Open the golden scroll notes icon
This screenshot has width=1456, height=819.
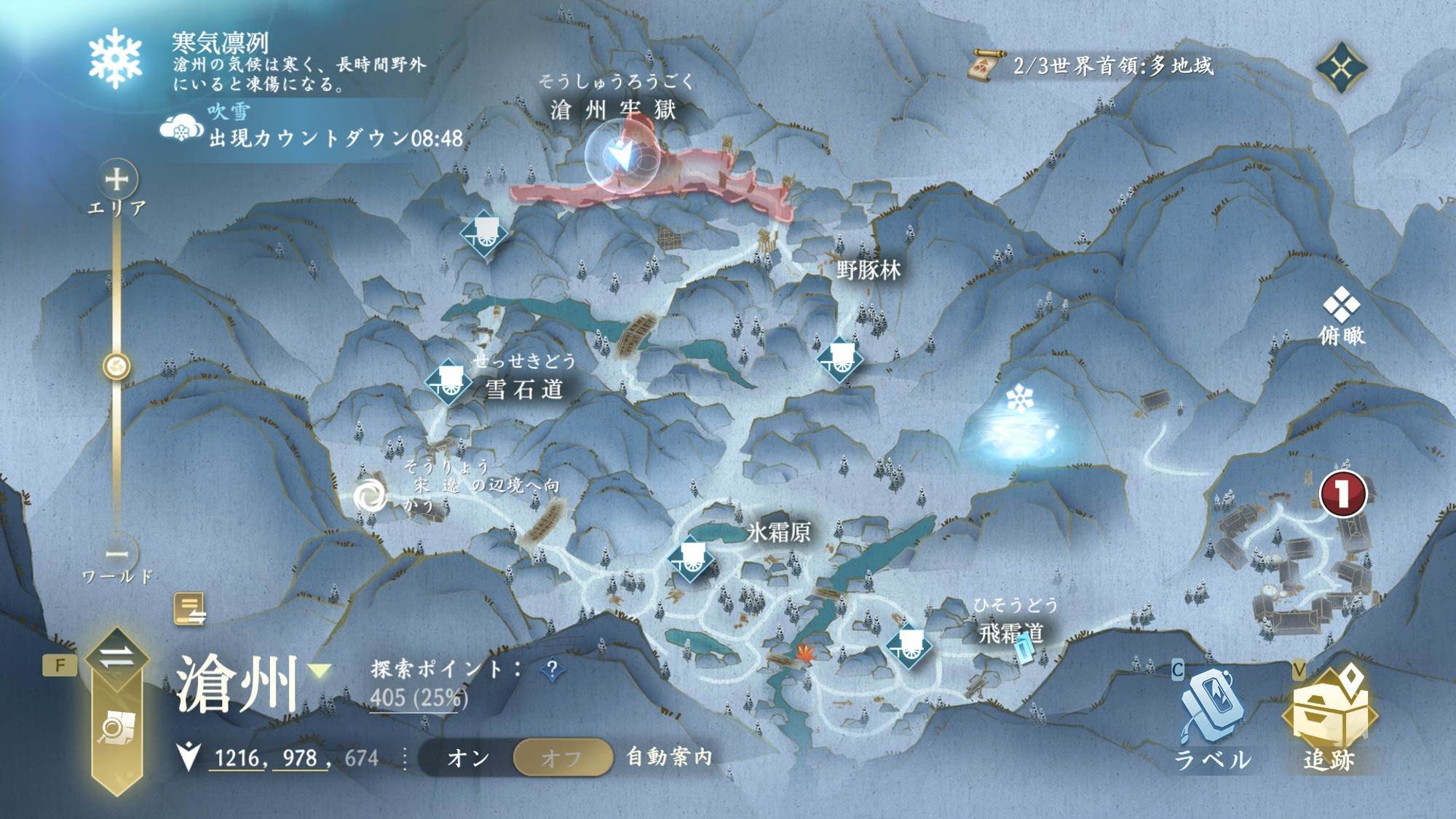pos(189,609)
